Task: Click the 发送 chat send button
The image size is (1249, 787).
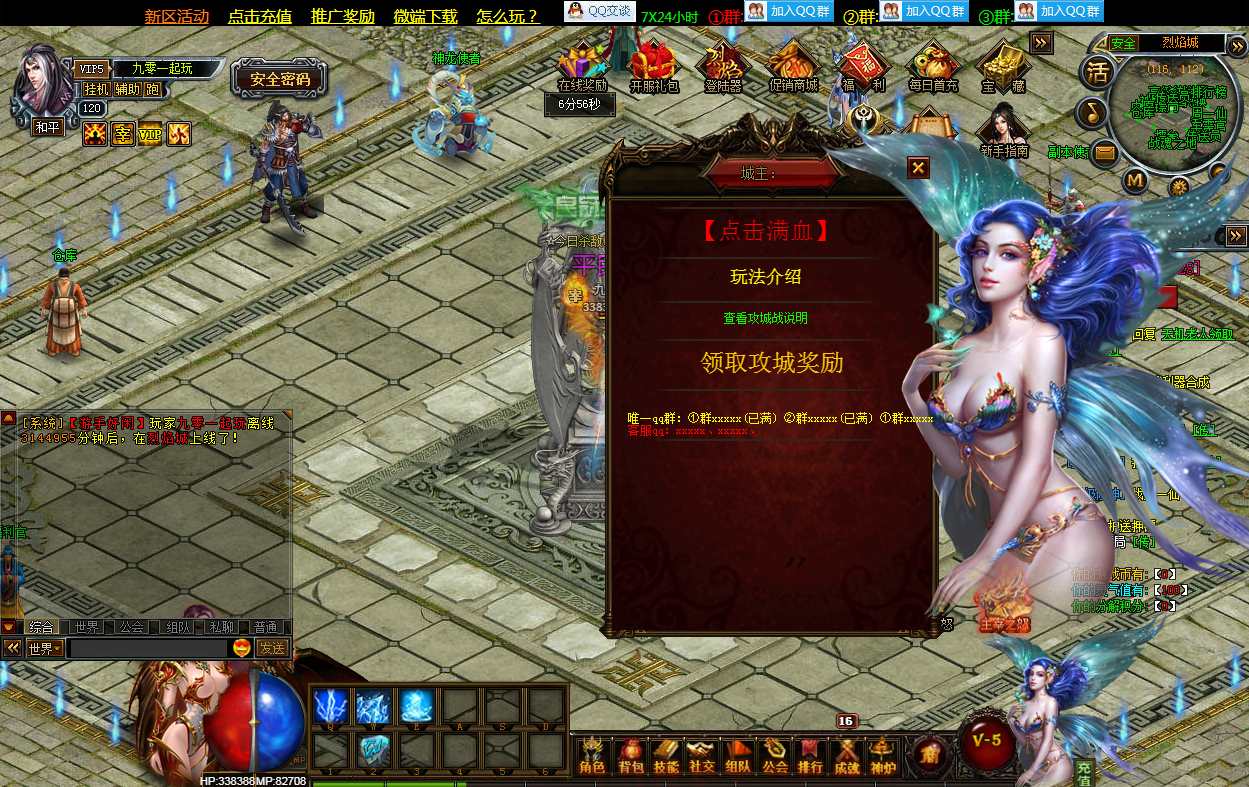Action: 272,648
